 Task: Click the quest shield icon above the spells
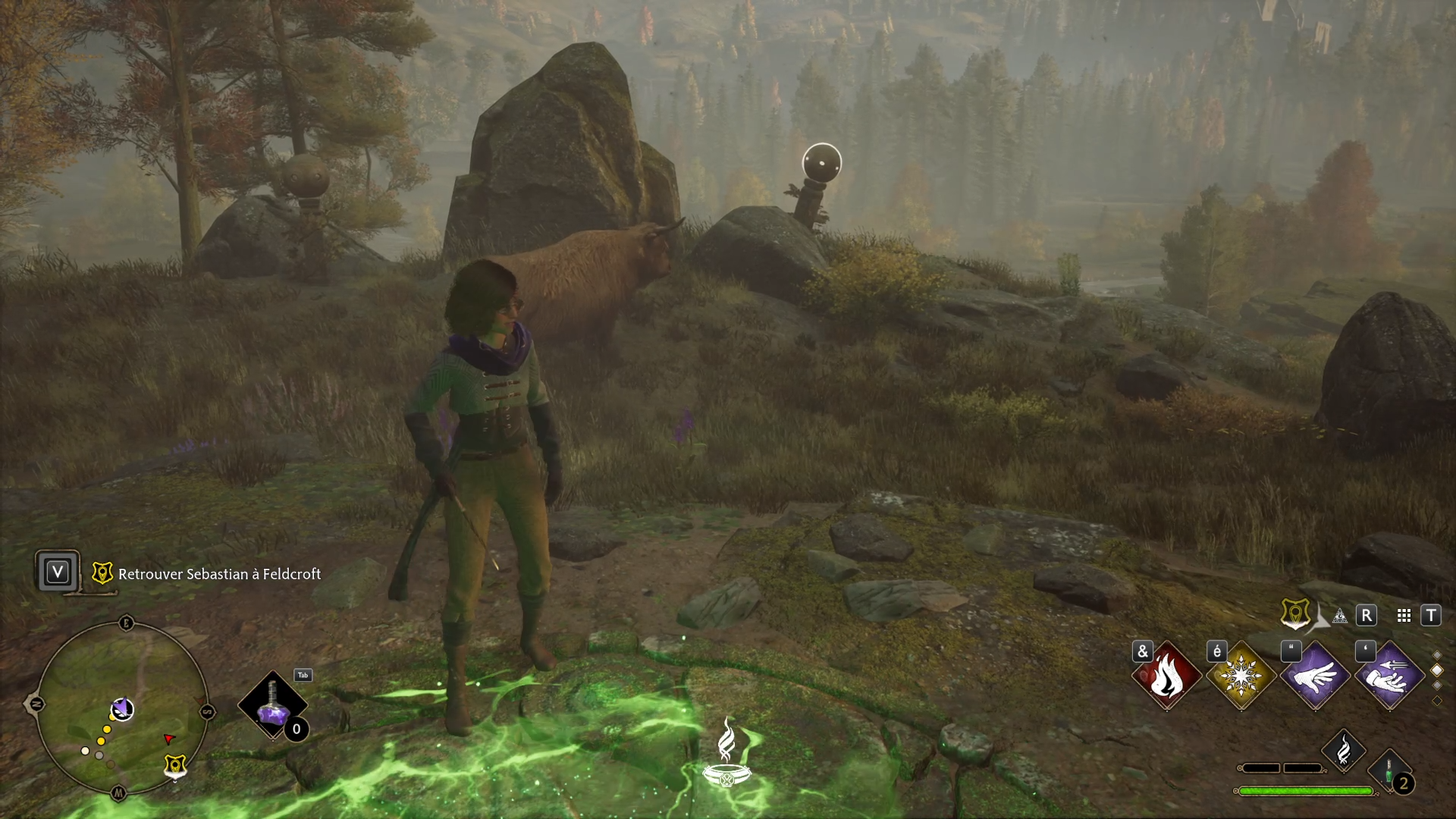1294,613
